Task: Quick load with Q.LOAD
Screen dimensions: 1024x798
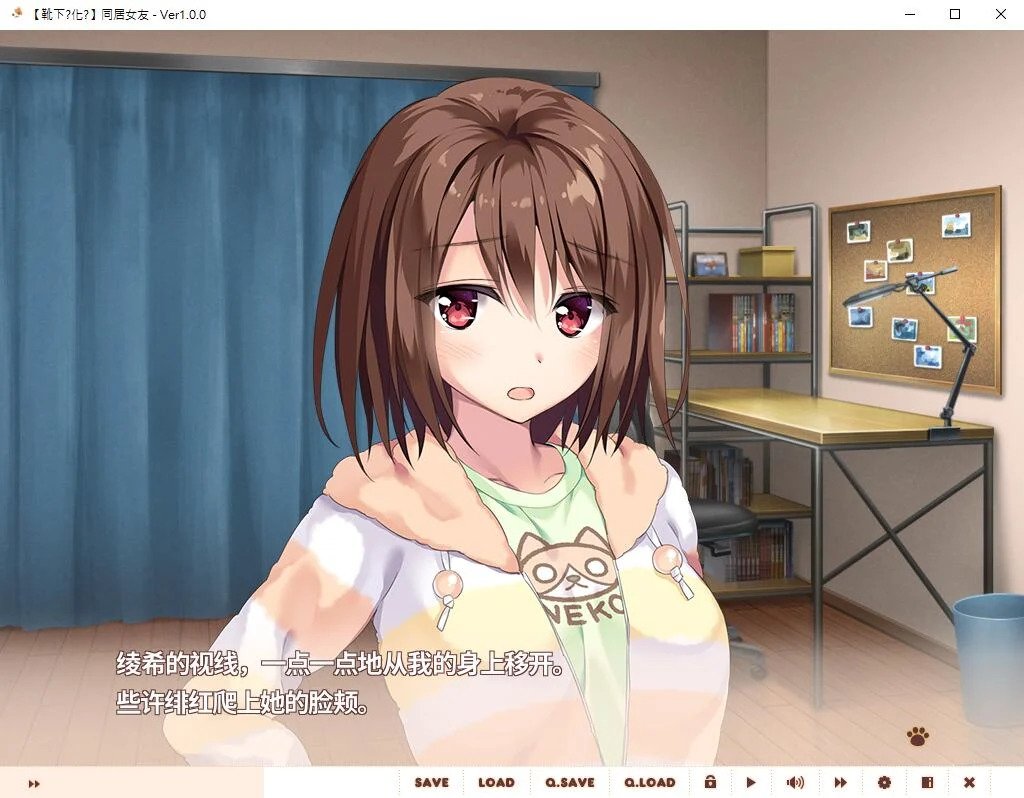Action: point(650,782)
